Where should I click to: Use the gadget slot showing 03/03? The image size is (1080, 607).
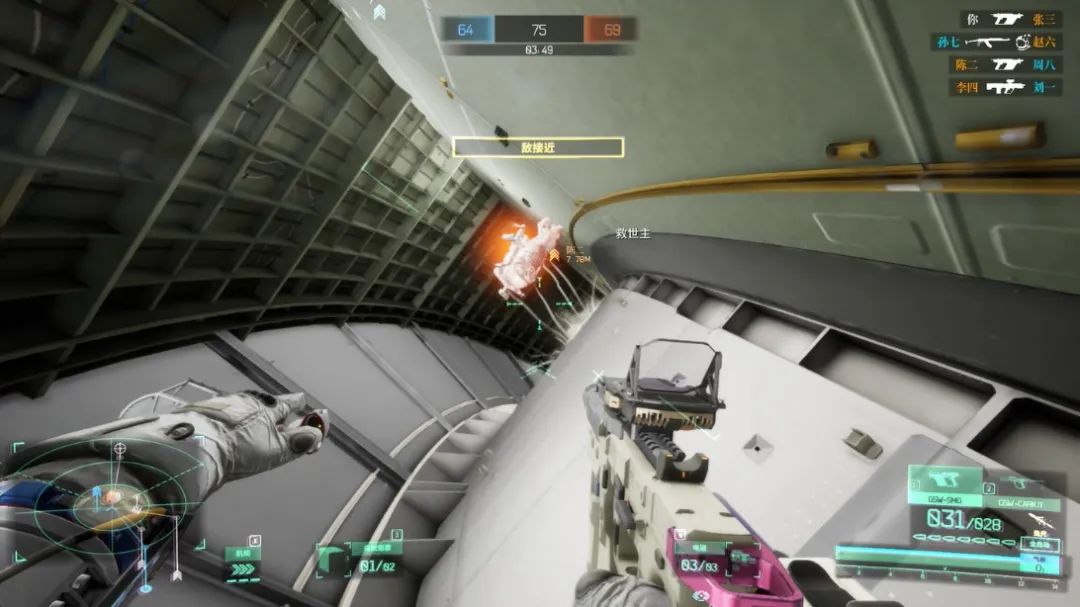697,560
